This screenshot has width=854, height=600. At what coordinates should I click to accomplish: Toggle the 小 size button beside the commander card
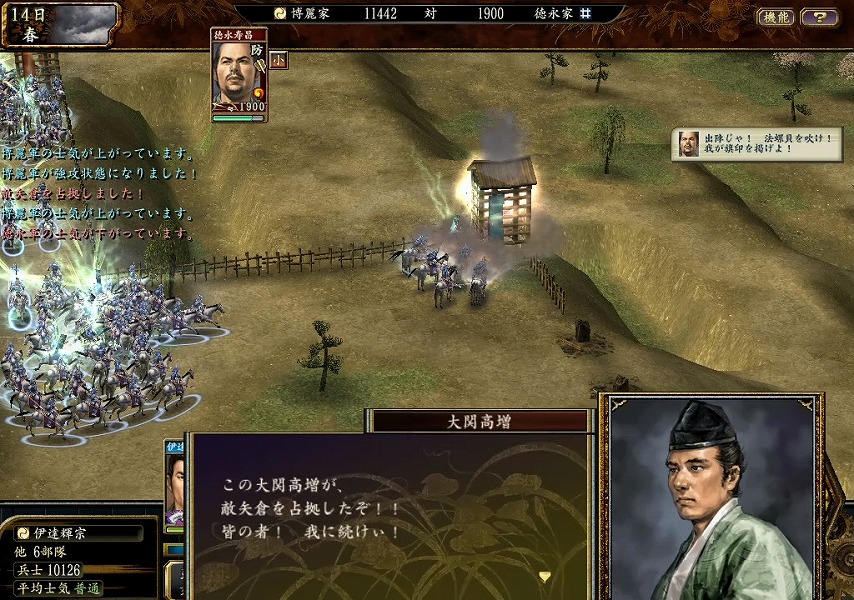278,59
